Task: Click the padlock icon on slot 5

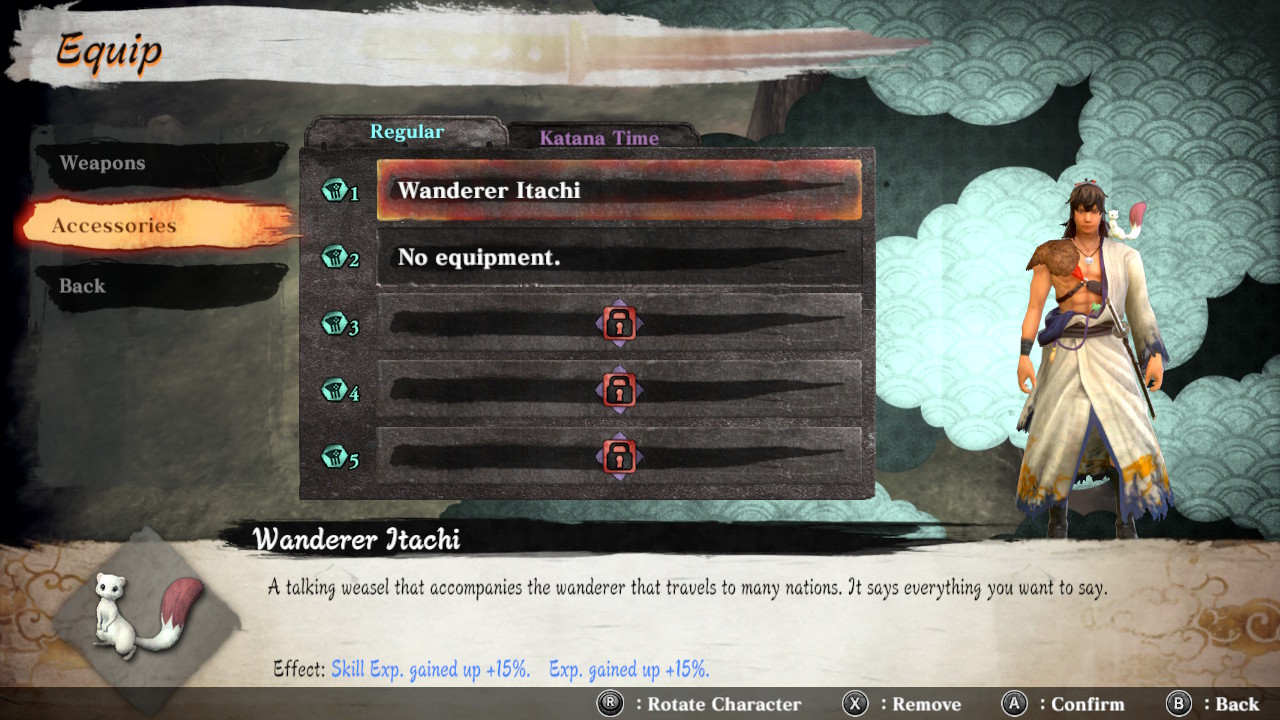Action: [x=620, y=455]
